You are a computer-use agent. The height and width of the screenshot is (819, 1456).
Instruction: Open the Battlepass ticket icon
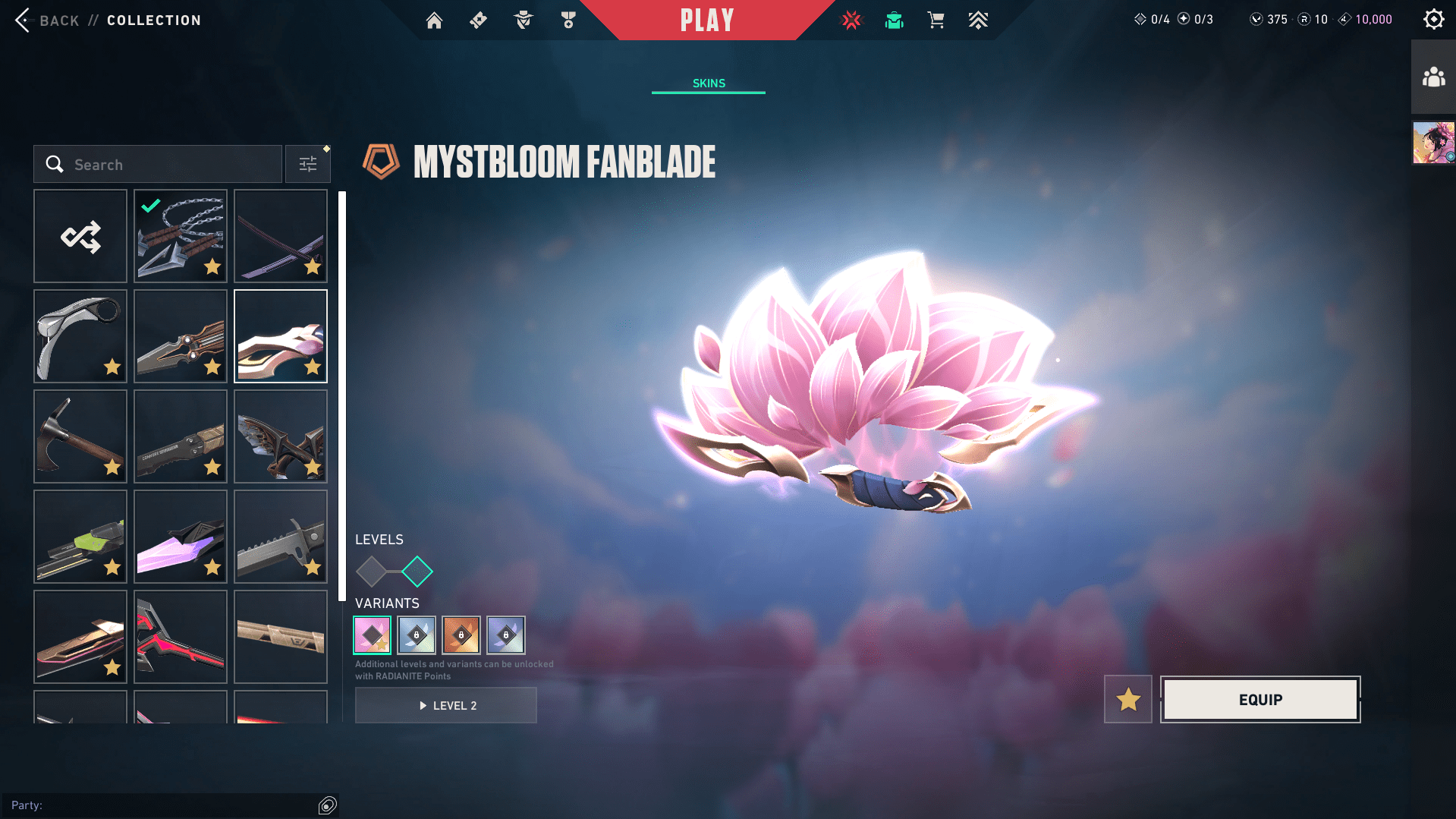(478, 20)
